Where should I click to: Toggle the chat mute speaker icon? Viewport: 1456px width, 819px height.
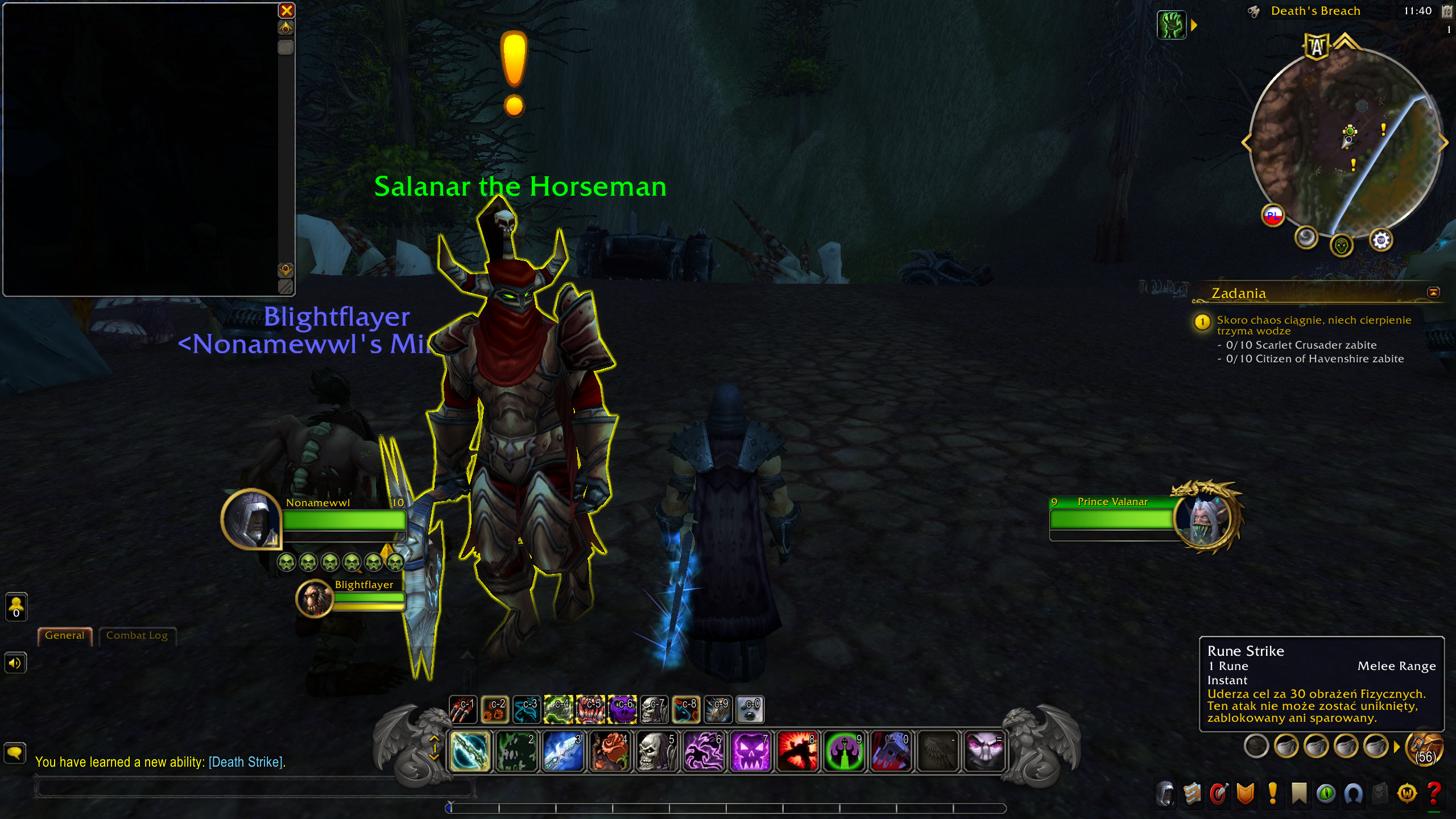(x=15, y=663)
